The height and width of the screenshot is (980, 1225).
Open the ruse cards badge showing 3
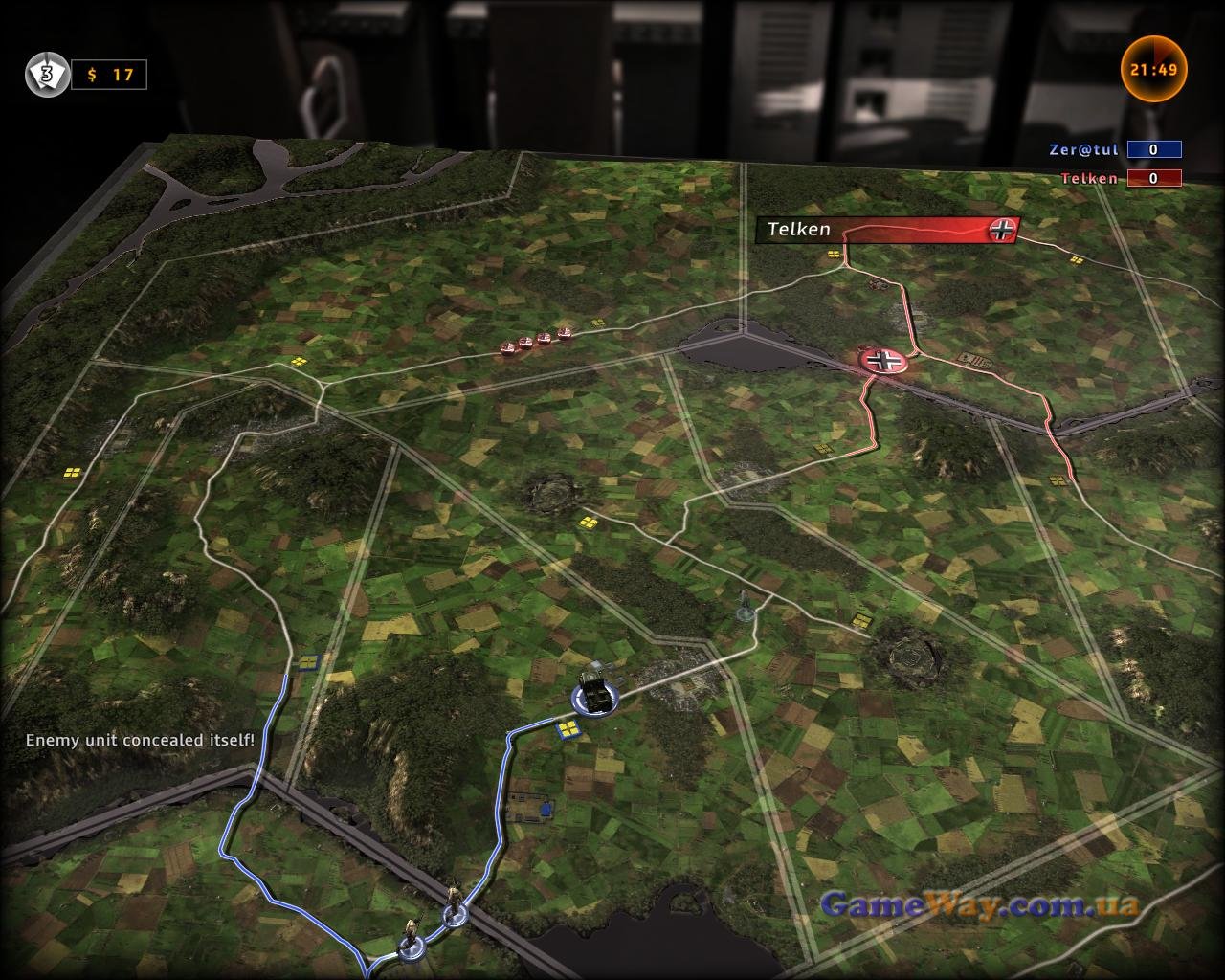(x=46, y=75)
